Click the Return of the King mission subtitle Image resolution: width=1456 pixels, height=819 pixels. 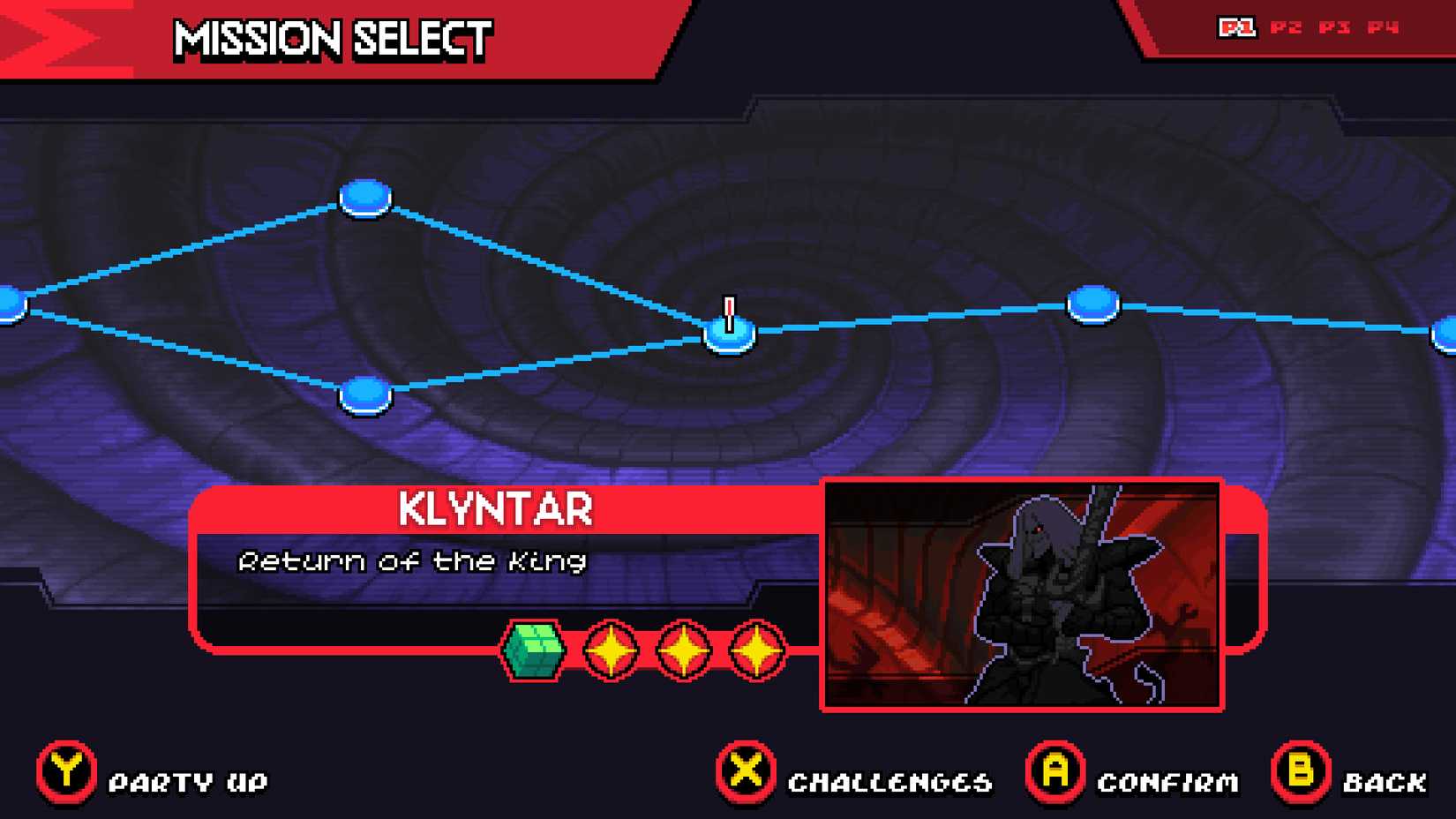[x=413, y=561]
